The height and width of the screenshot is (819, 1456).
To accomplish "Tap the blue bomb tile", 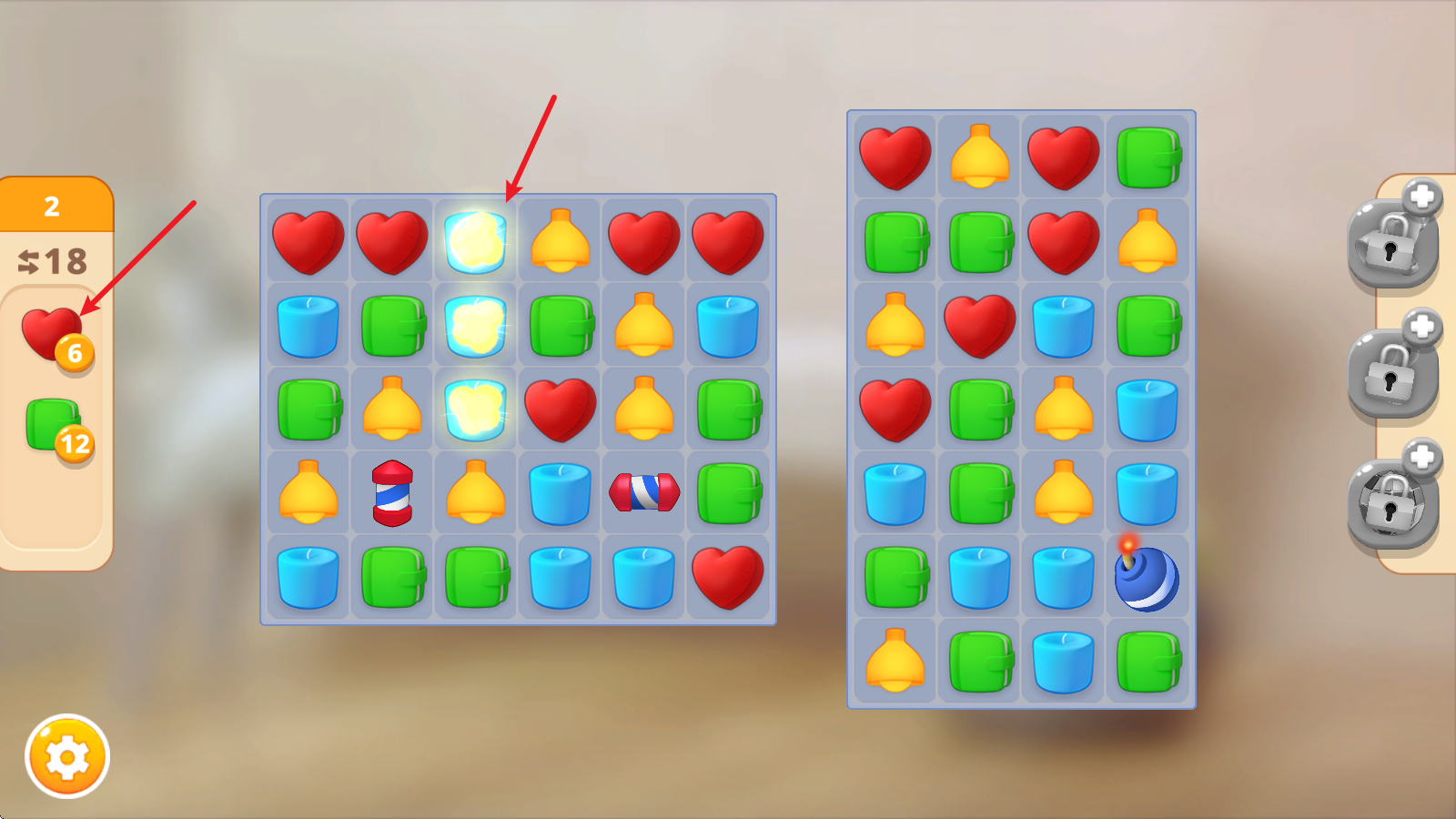I will pos(1146,578).
